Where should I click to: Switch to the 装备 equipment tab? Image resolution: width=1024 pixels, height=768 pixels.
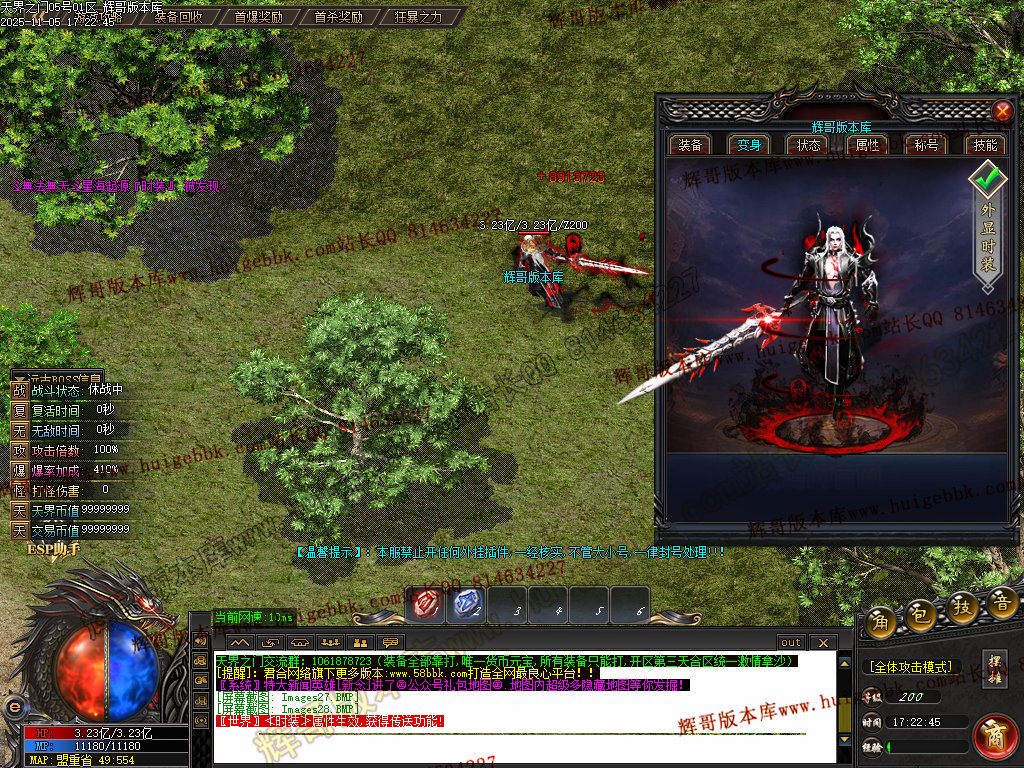click(x=690, y=145)
